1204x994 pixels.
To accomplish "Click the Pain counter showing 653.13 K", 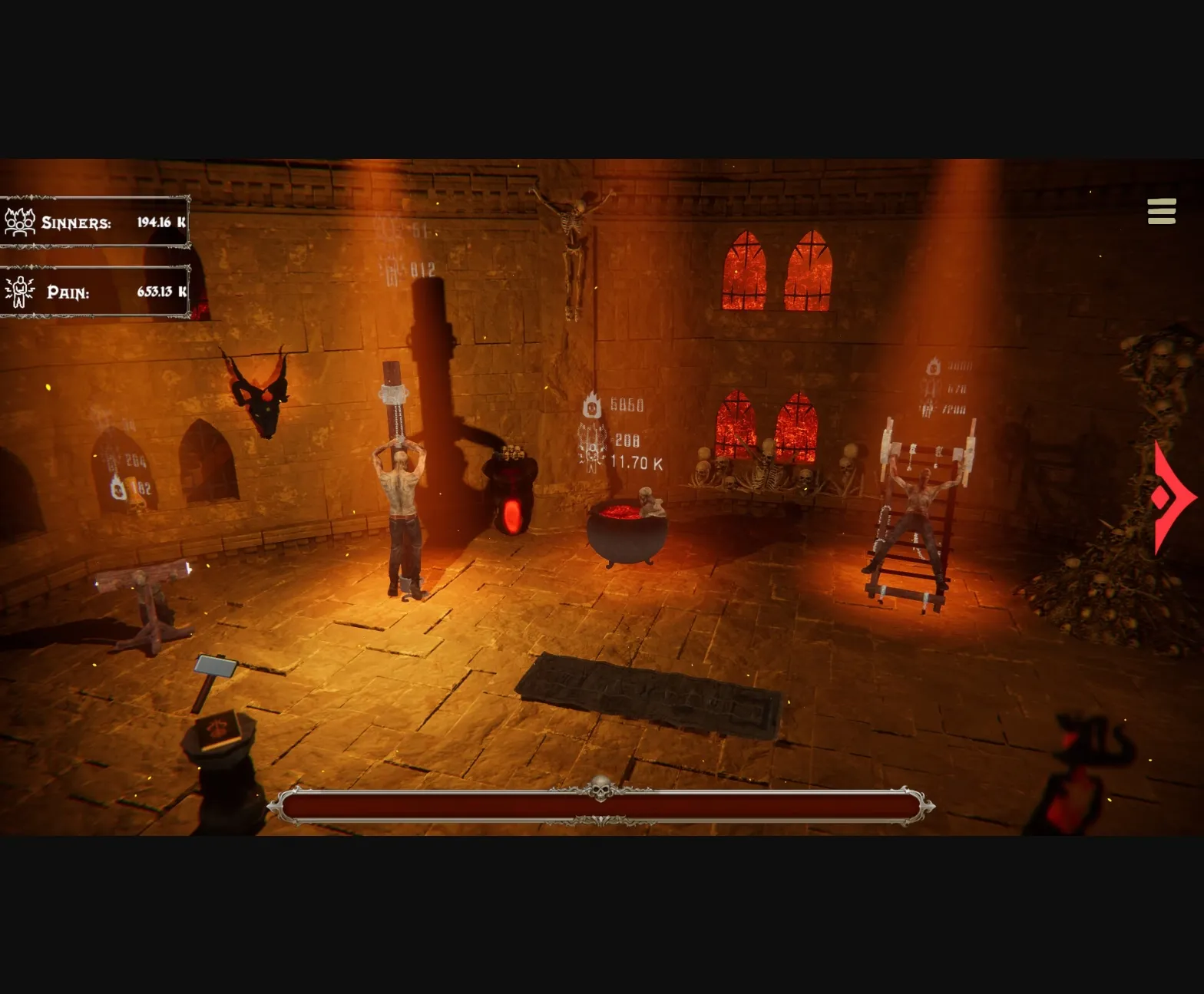I will [x=162, y=292].
